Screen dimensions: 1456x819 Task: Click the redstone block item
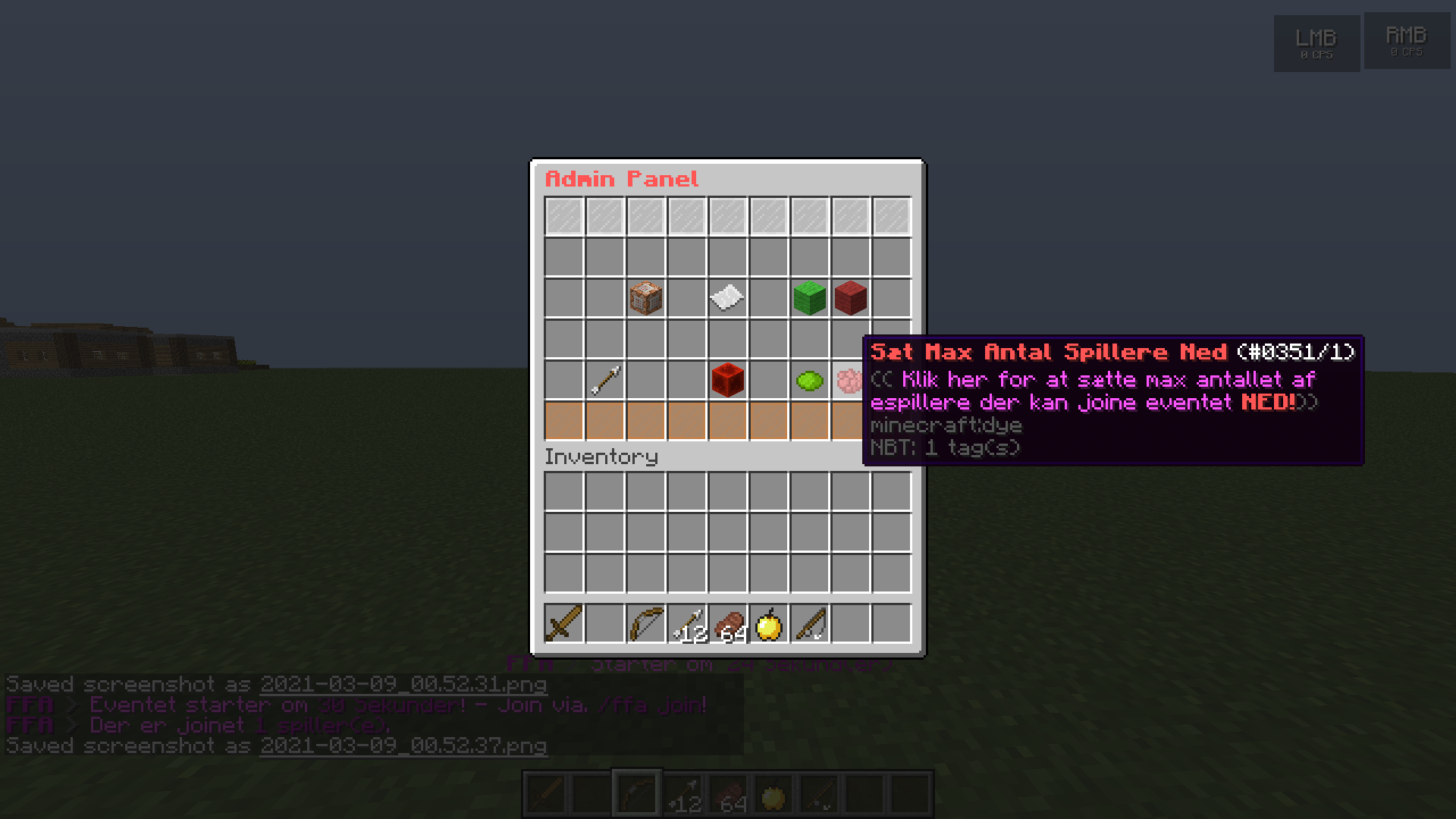tap(727, 380)
